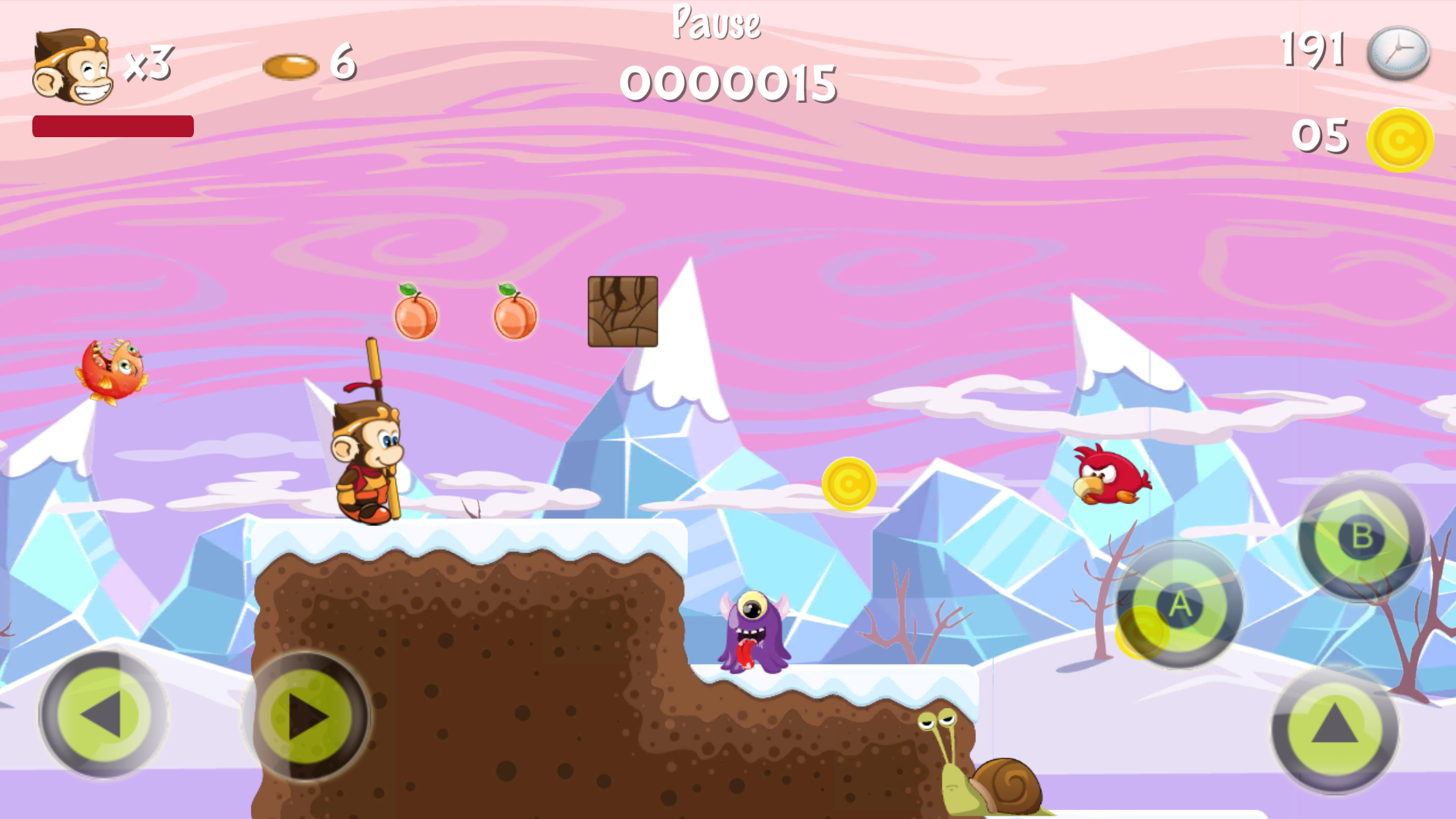Screen dimensions: 1456x819
Task: Activate the B action button
Action: pyautogui.click(x=1362, y=536)
